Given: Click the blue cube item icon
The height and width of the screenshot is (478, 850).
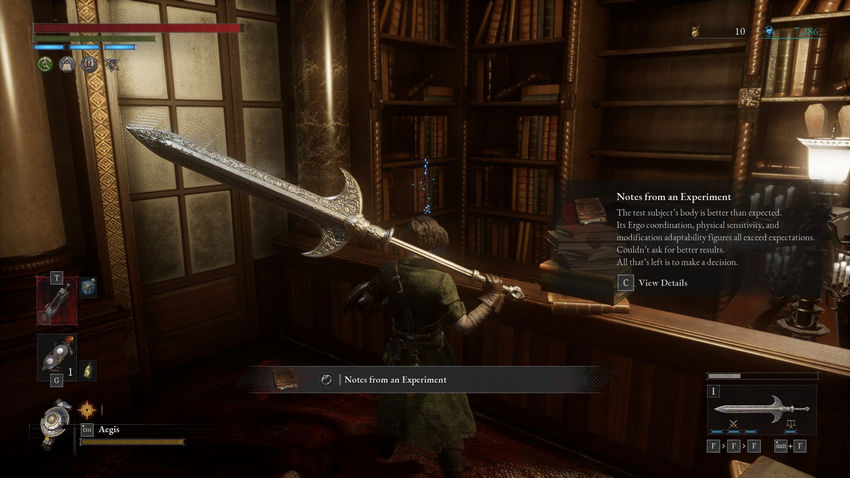Looking at the screenshot, I should 88,287.
